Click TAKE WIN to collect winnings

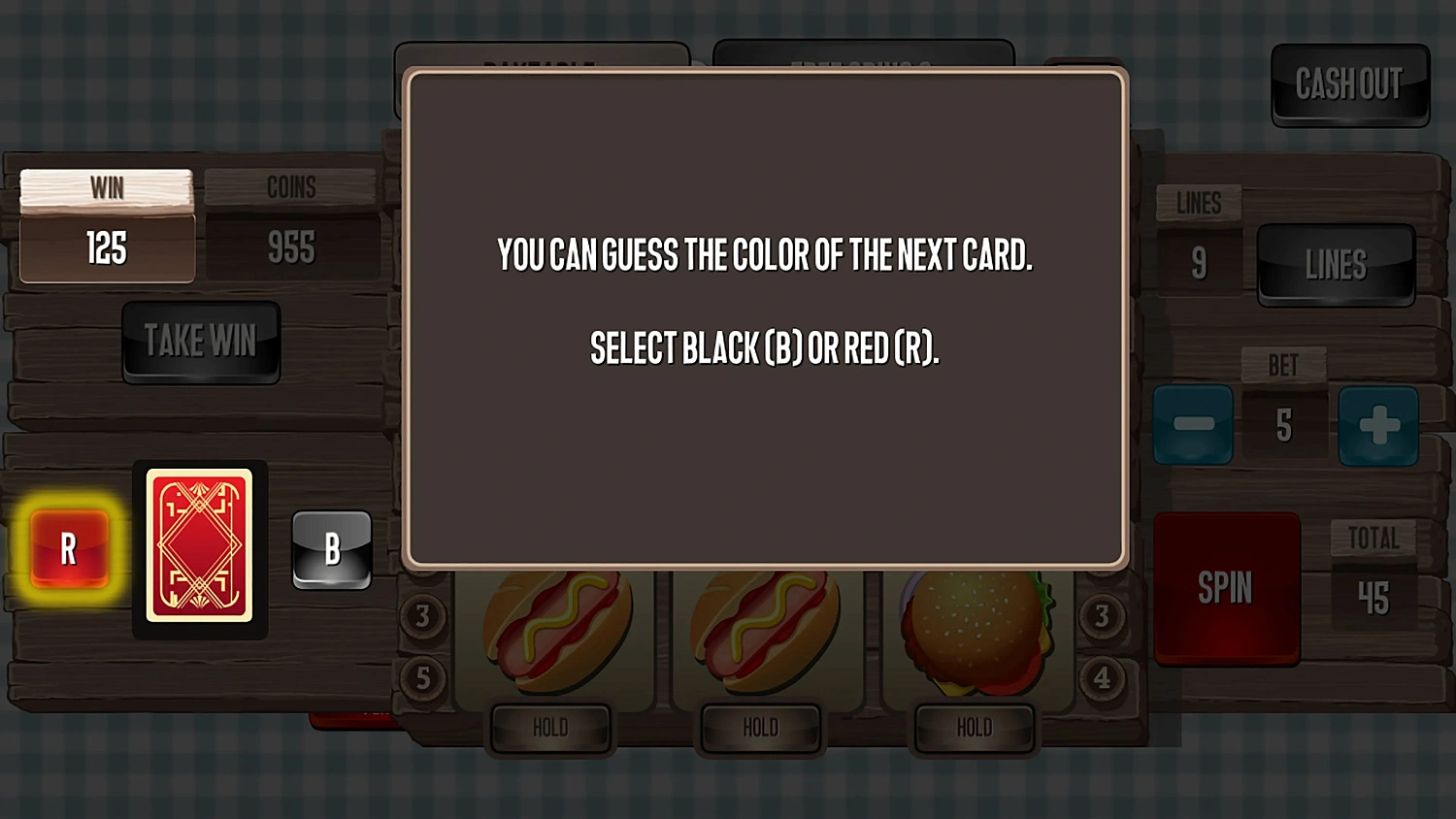coord(200,342)
